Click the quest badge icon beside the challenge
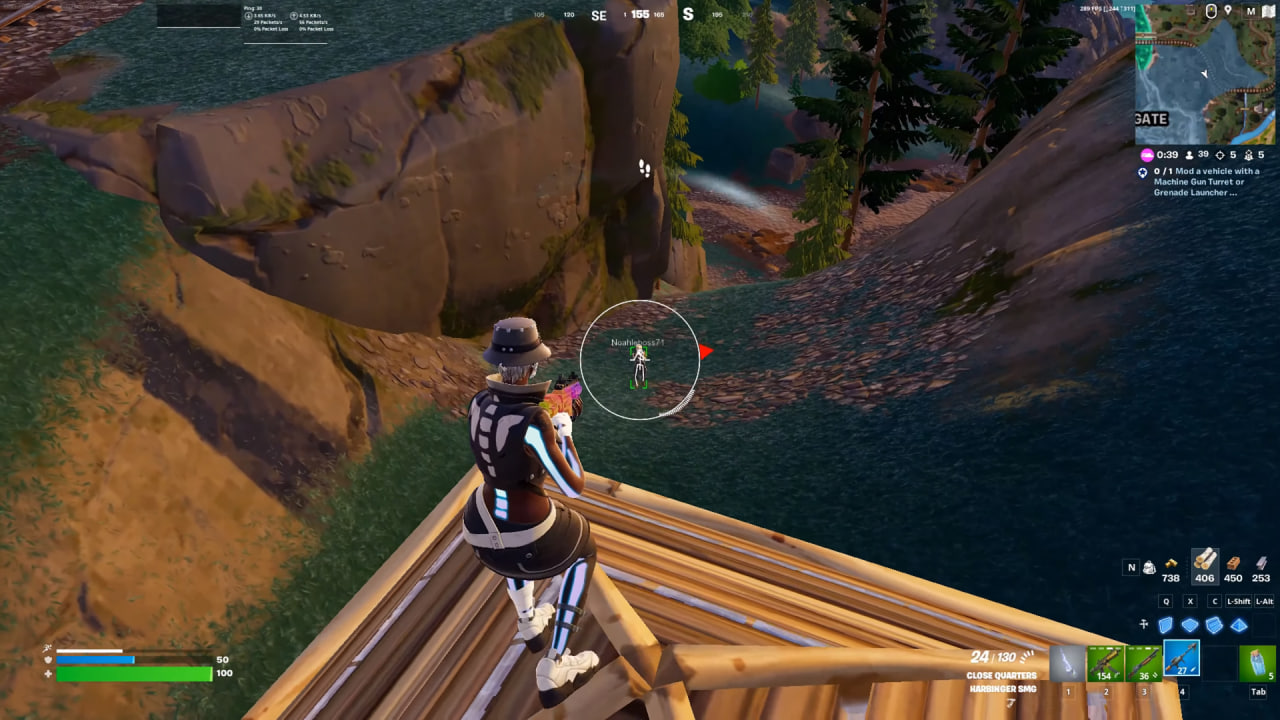Screen dimensions: 1280x720 click(x=1142, y=172)
